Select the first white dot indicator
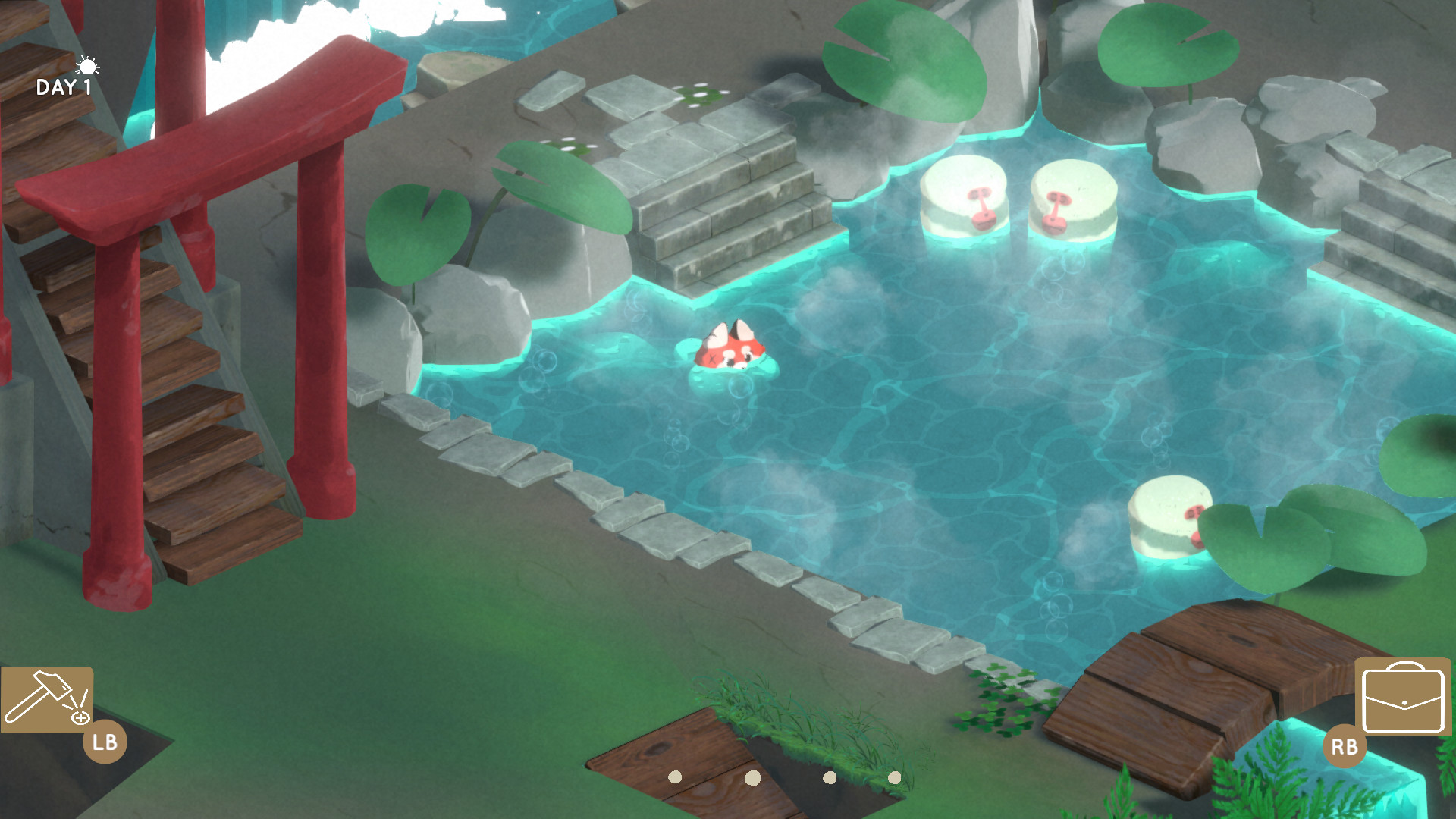Image resolution: width=1456 pixels, height=819 pixels. pos(676,777)
